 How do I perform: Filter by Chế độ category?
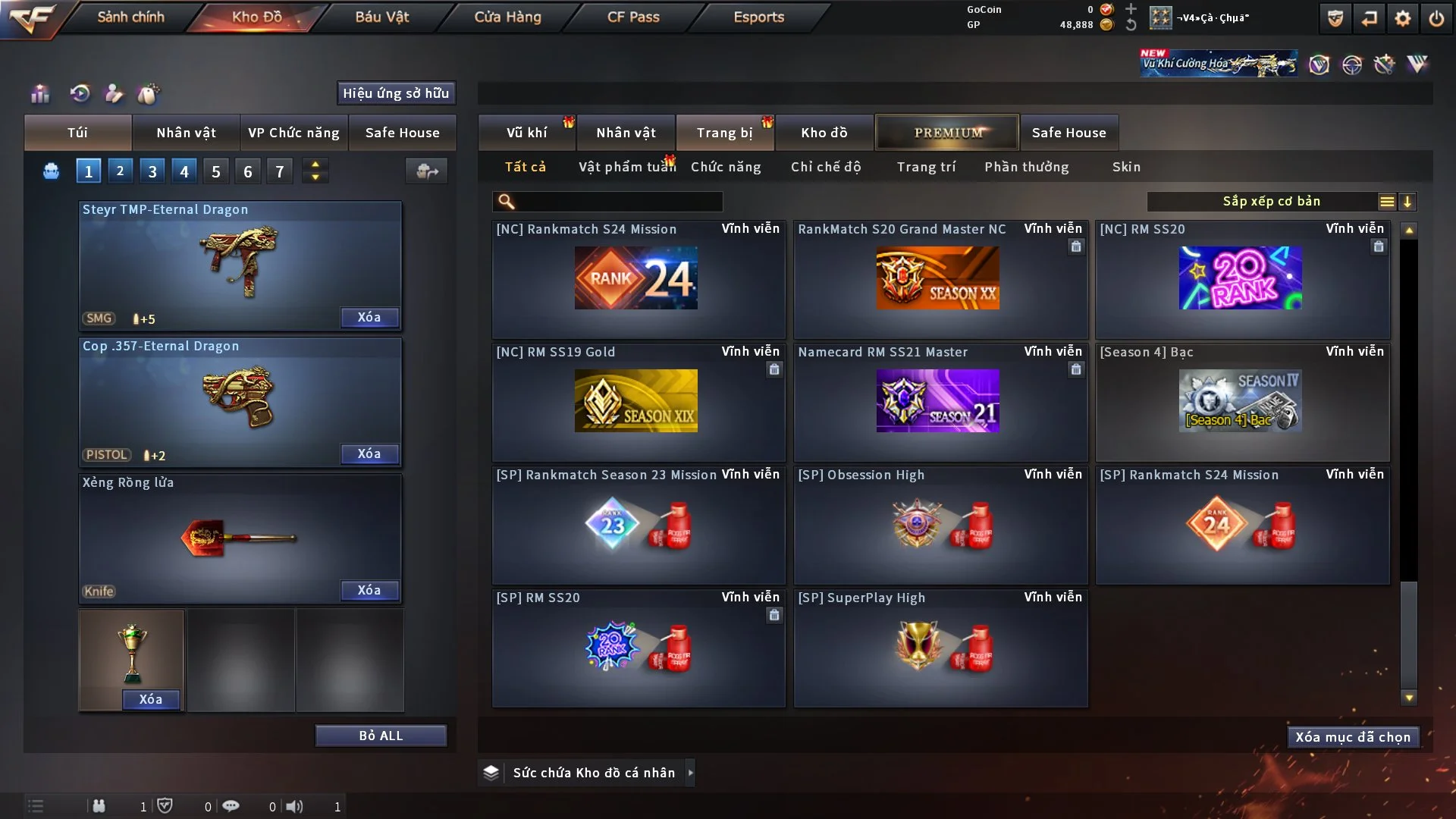pos(825,167)
